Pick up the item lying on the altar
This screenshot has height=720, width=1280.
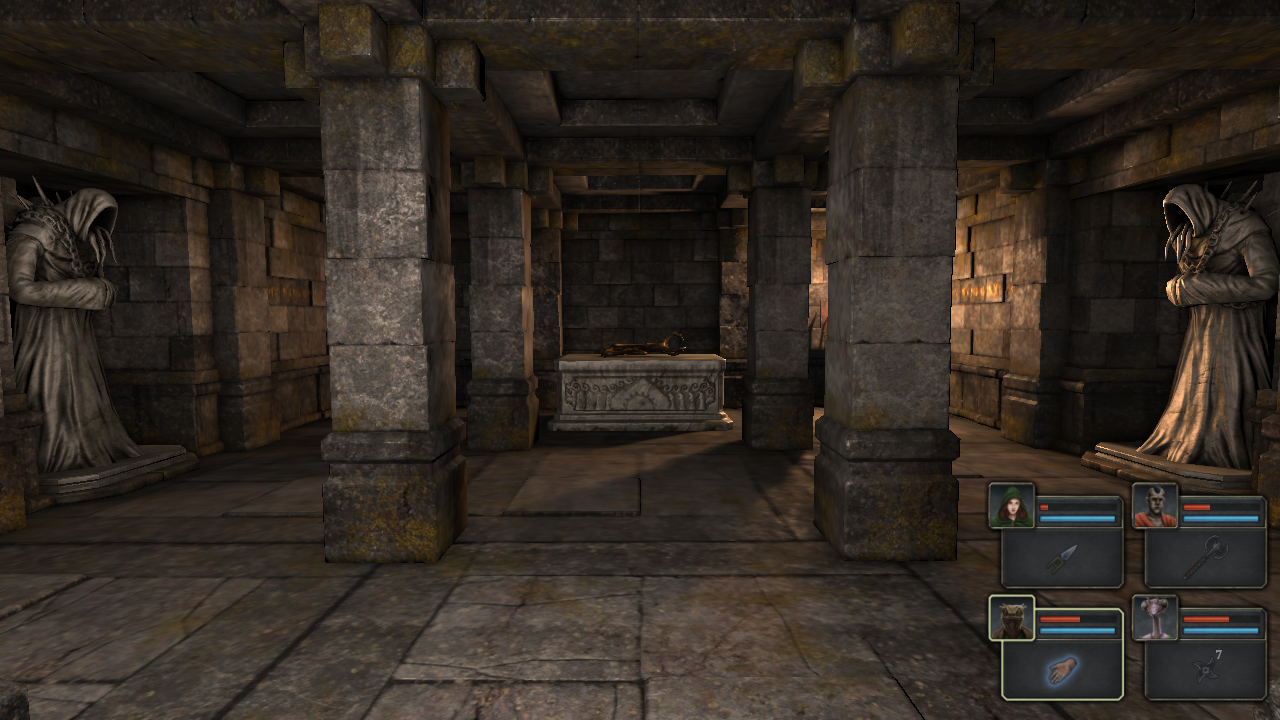click(645, 347)
